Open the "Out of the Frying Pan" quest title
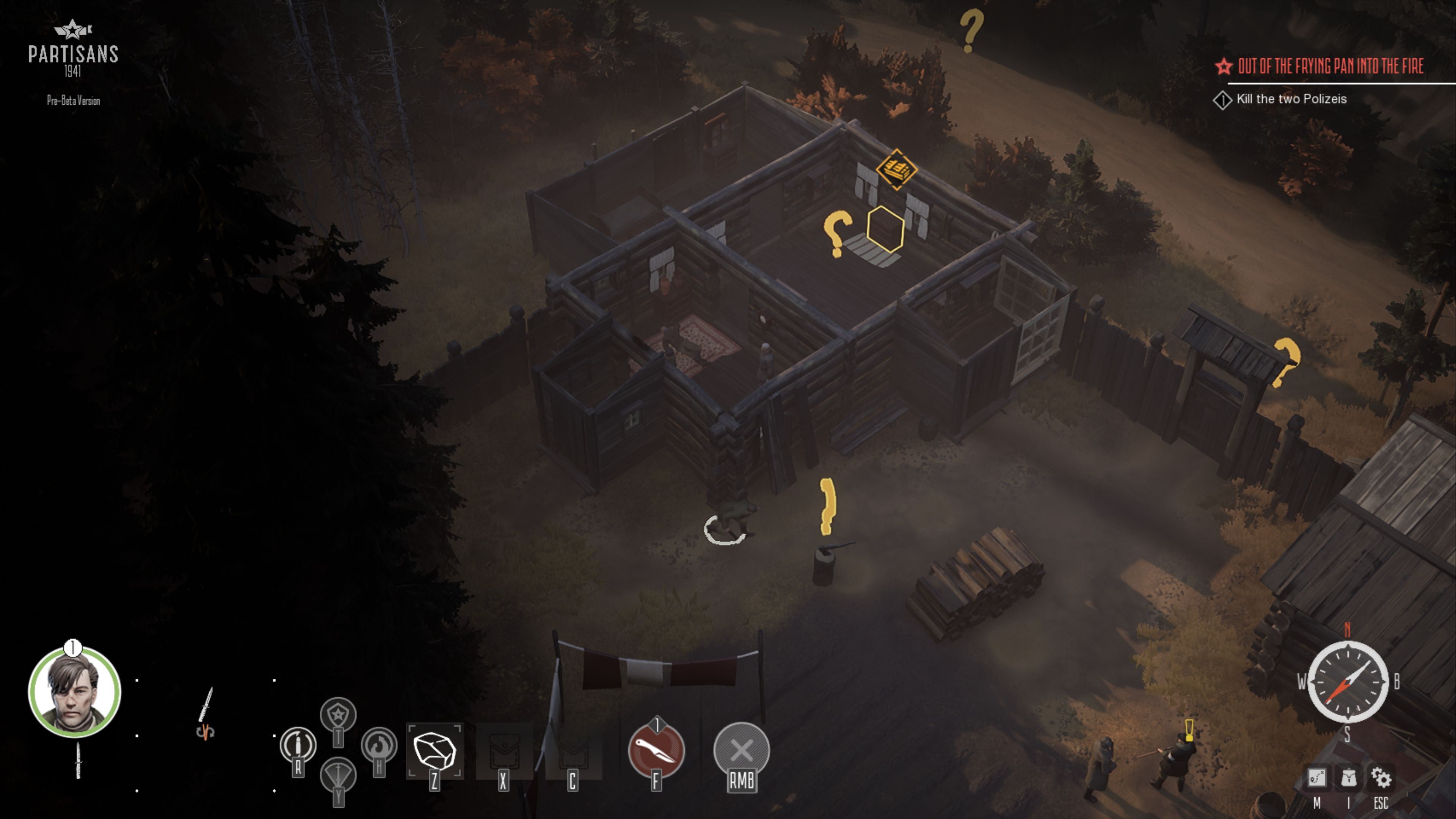 [1330, 67]
